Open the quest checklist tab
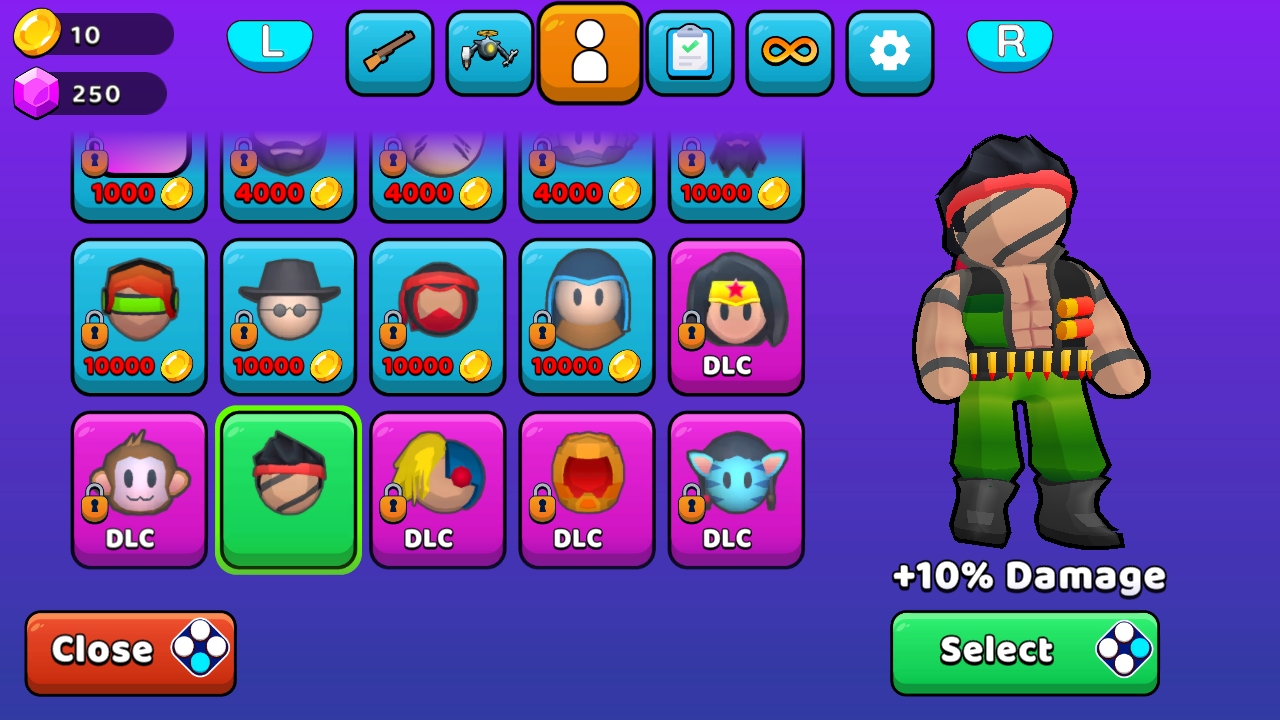 [x=690, y=52]
